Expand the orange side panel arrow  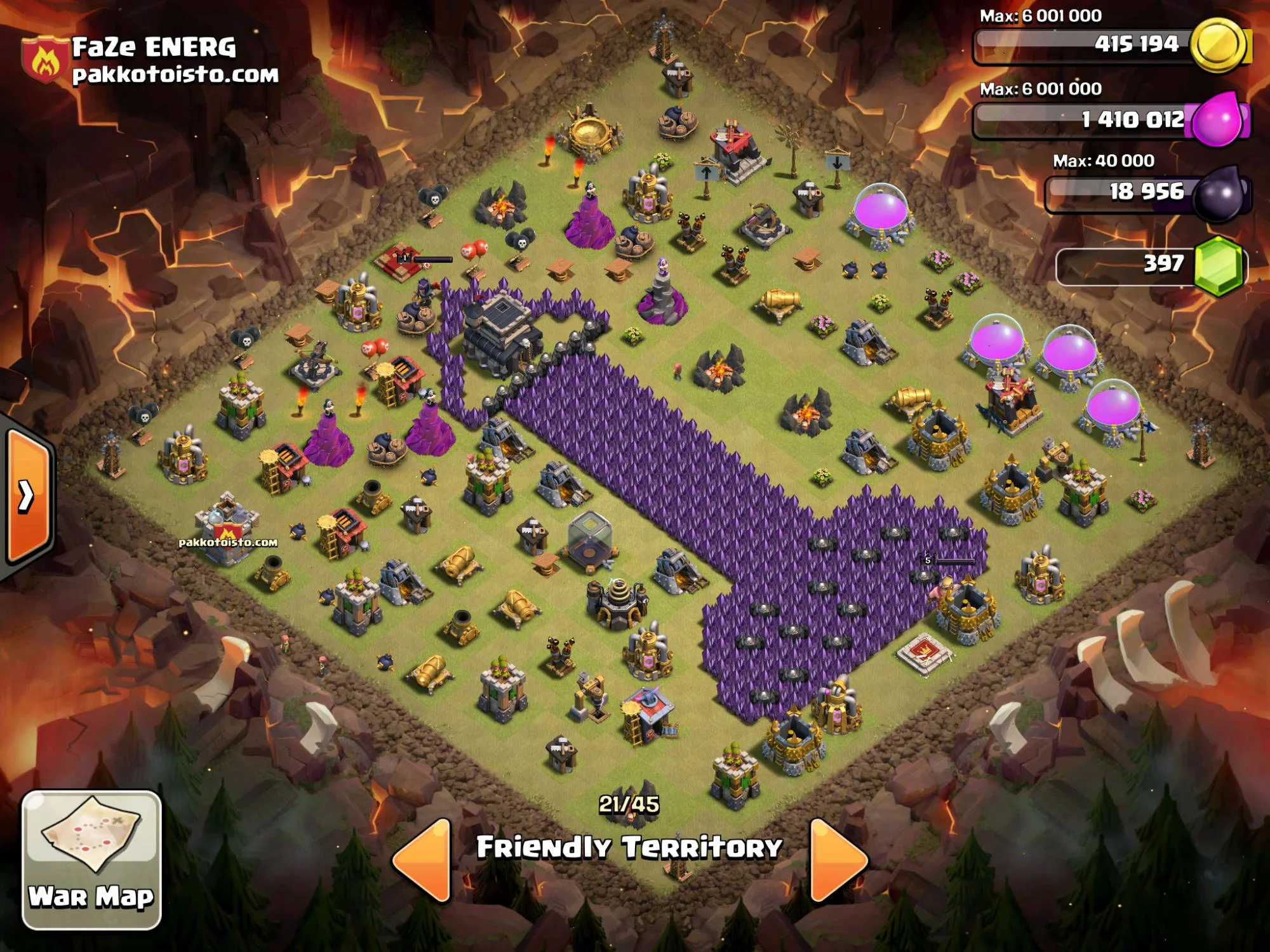[27, 496]
